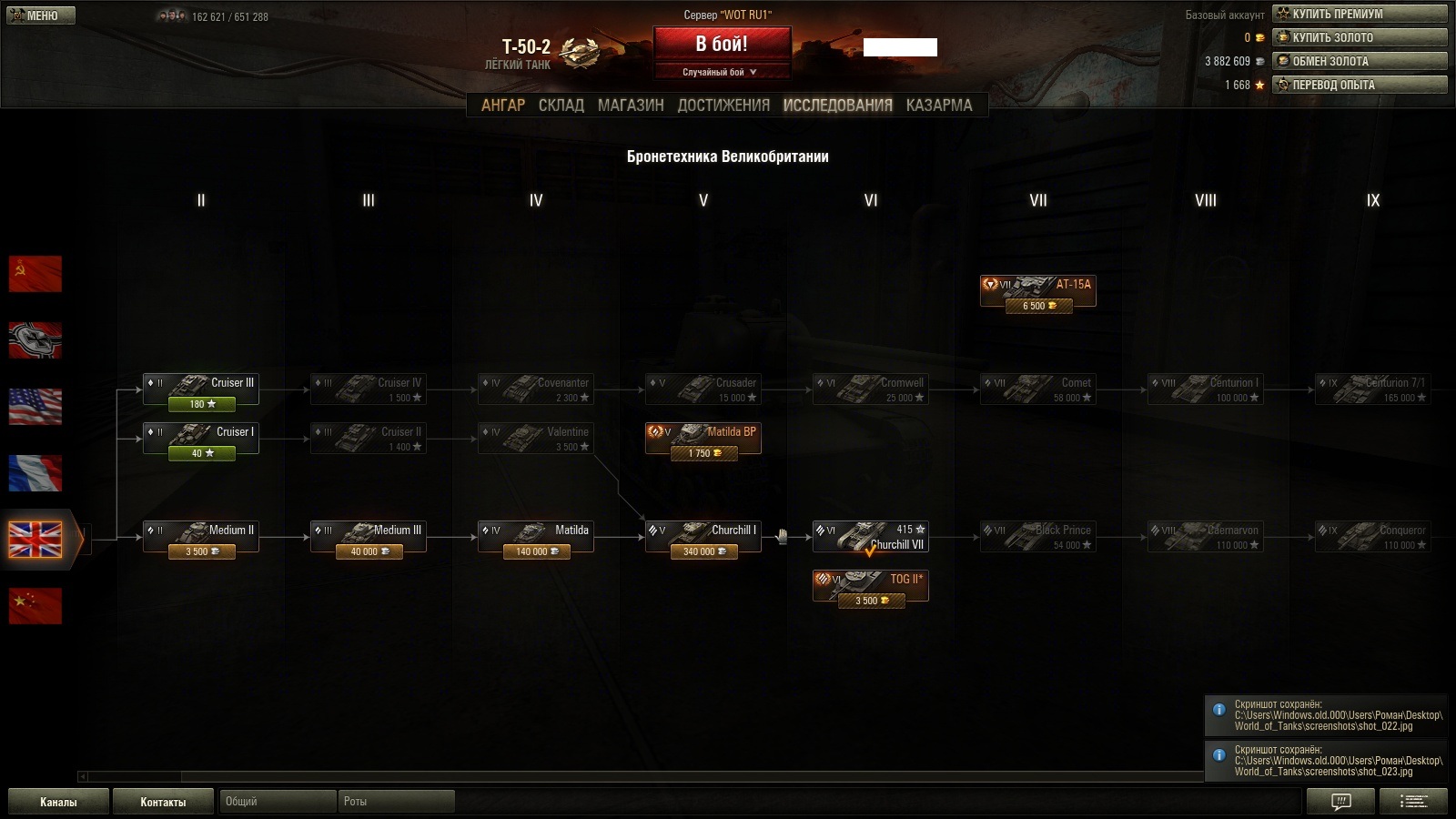The height and width of the screenshot is (819, 1456).
Task: Select the USSR nation flag
Action: point(35,274)
